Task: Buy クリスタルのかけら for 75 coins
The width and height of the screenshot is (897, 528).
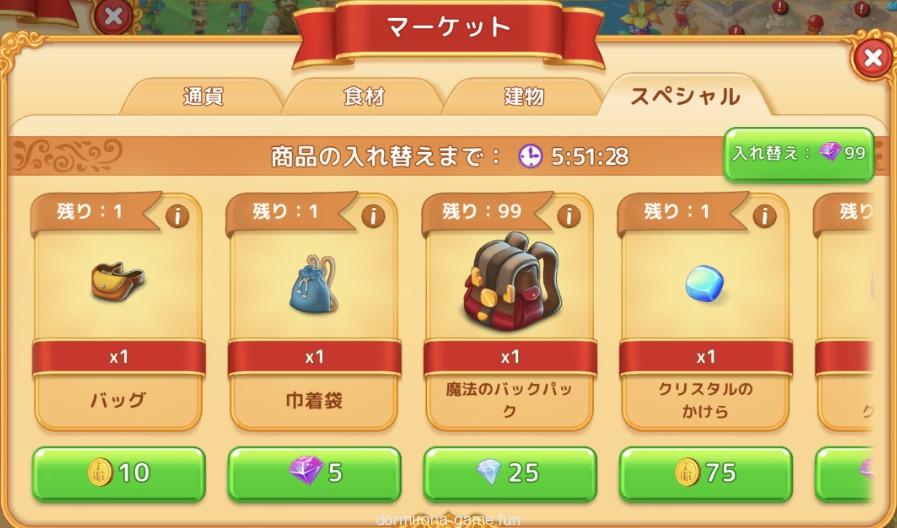Action: pyautogui.click(x=706, y=472)
